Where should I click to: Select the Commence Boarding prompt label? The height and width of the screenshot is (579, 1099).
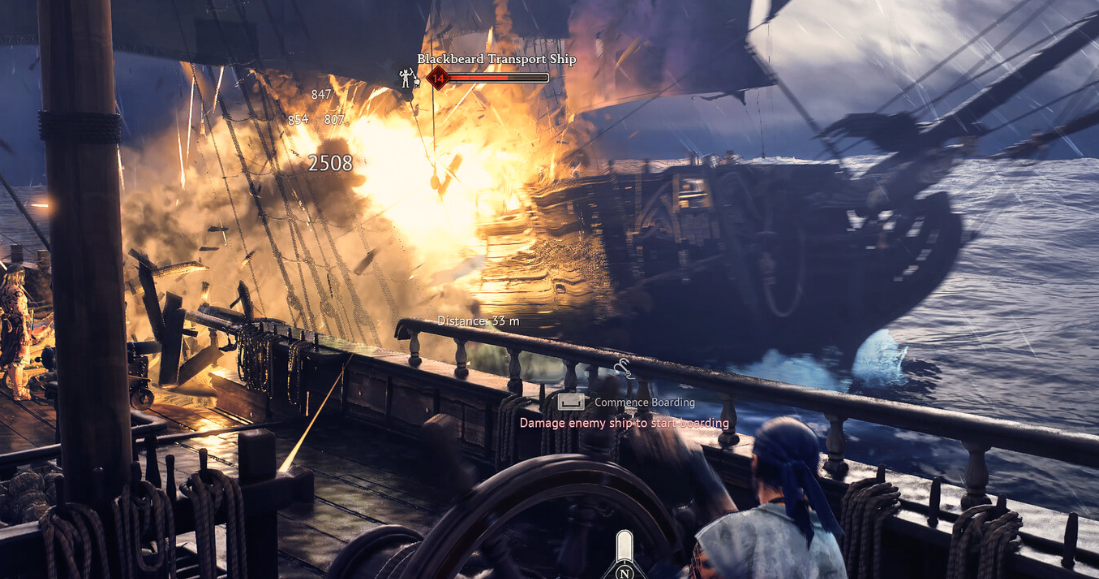point(644,402)
